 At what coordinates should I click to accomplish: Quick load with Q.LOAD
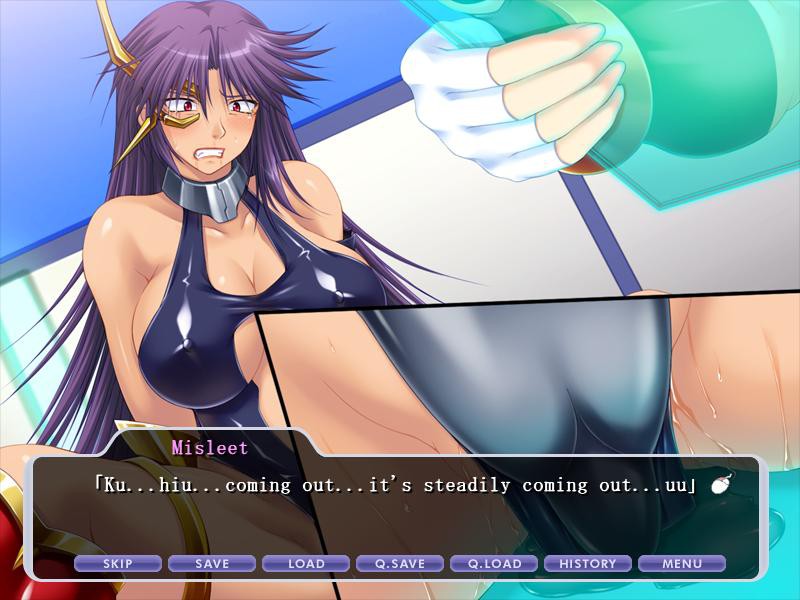[494, 564]
